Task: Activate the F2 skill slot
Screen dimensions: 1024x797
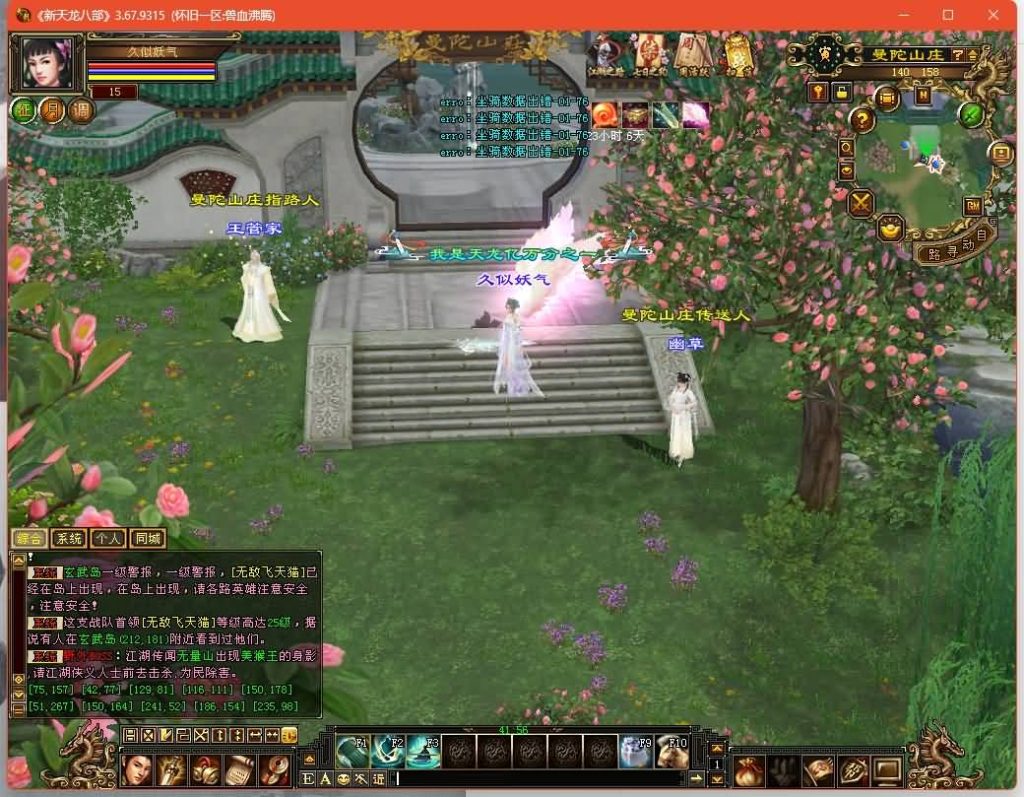Action: coord(388,751)
